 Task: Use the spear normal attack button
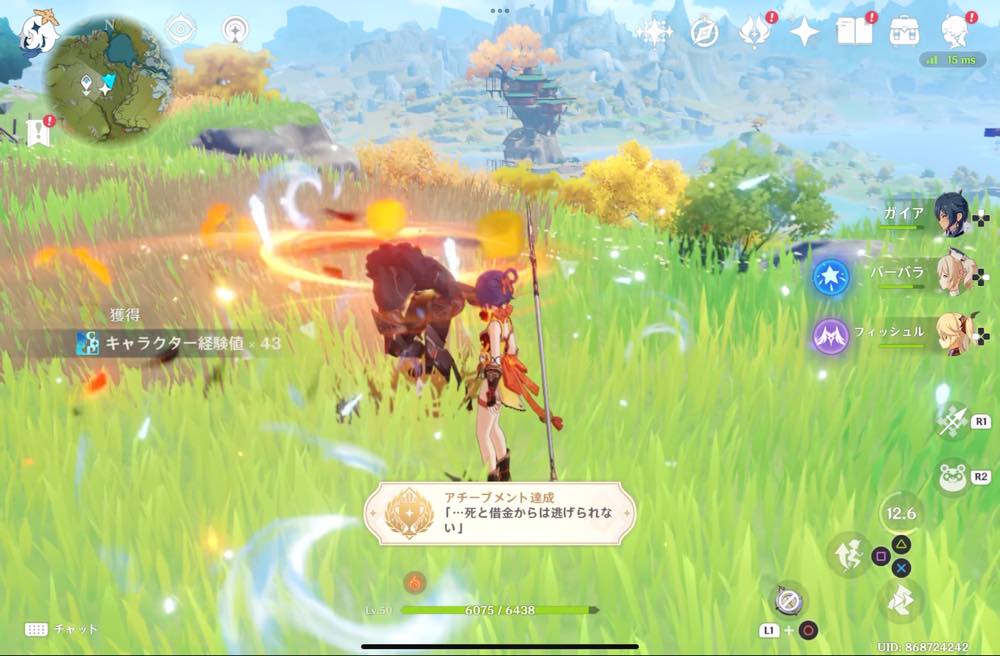[951, 420]
